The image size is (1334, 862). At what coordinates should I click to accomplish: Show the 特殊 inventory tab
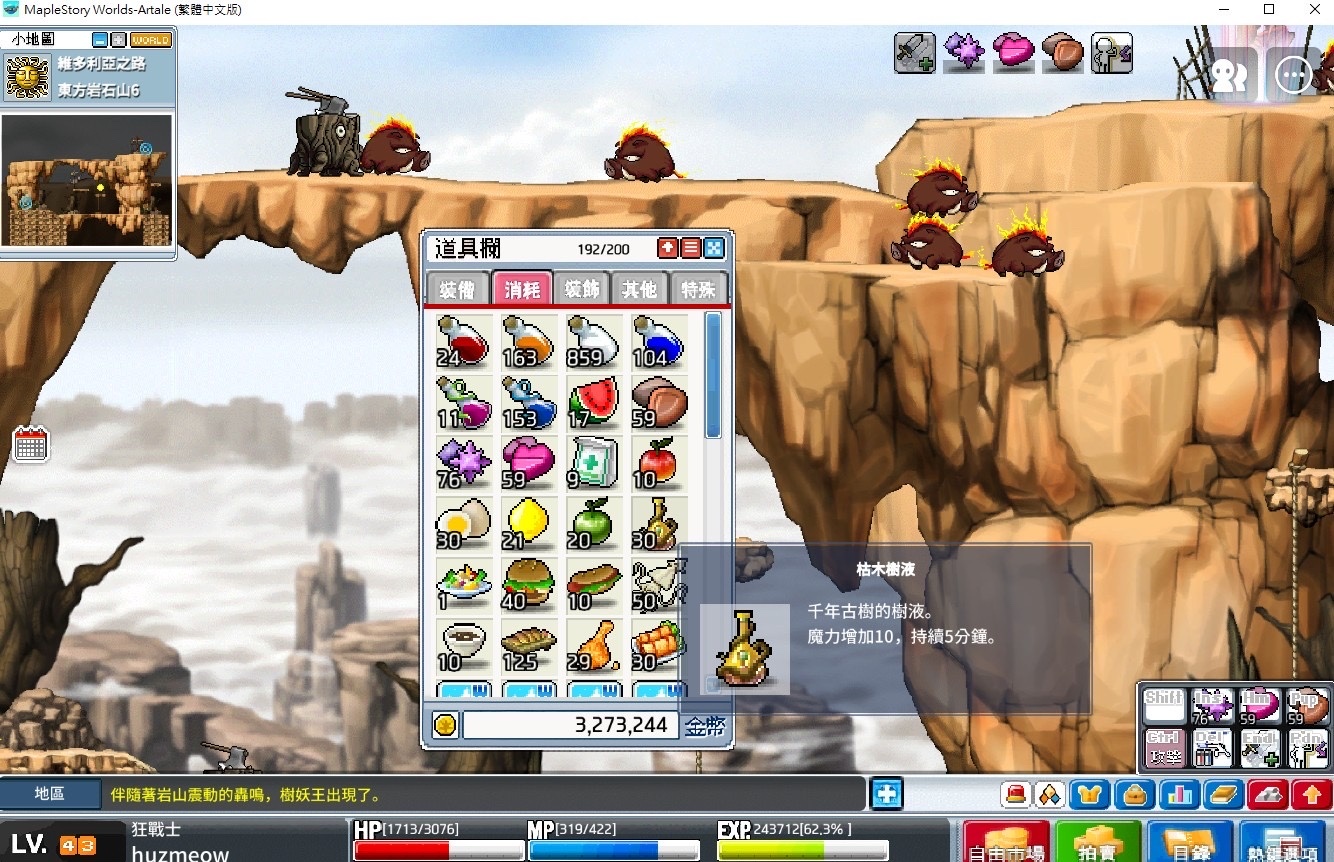699,290
